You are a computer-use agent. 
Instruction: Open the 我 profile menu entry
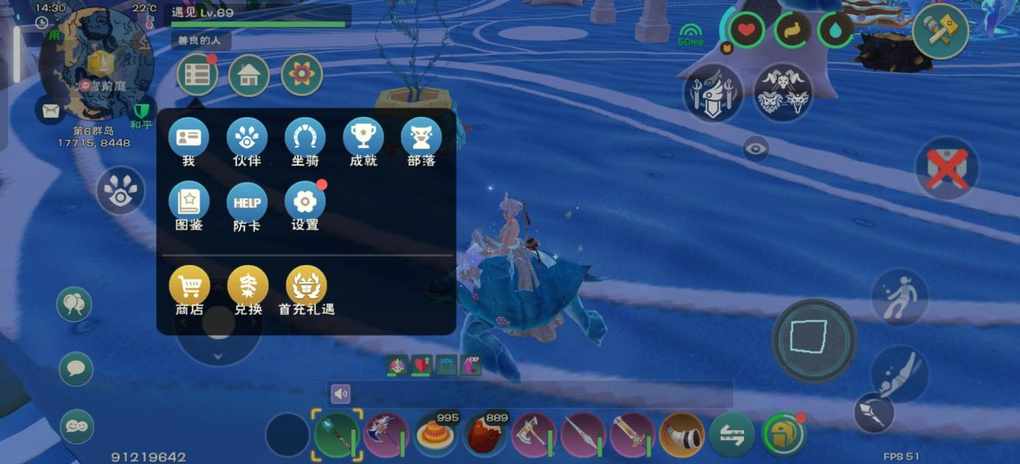point(188,138)
